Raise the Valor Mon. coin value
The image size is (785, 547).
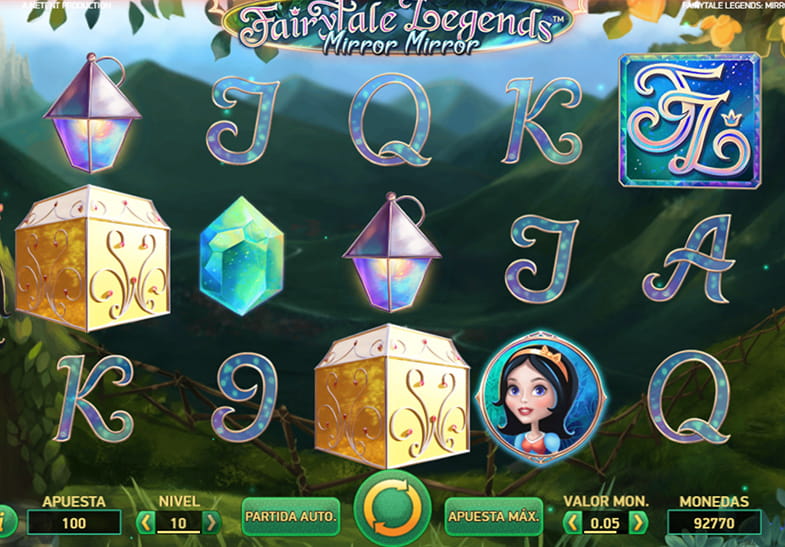point(639,522)
